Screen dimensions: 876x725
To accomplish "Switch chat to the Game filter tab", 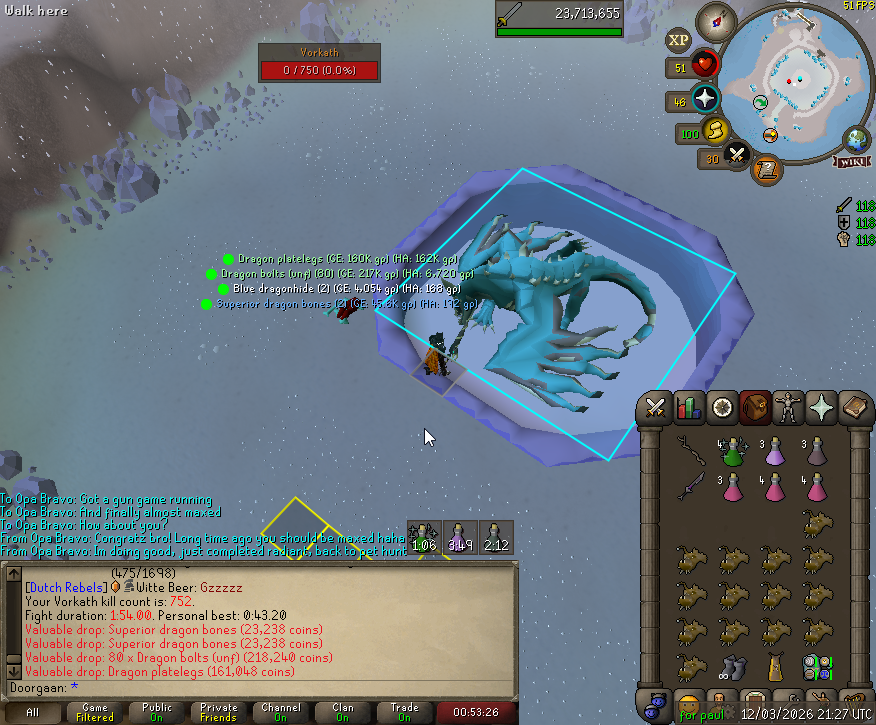I will pyautogui.click(x=95, y=712).
